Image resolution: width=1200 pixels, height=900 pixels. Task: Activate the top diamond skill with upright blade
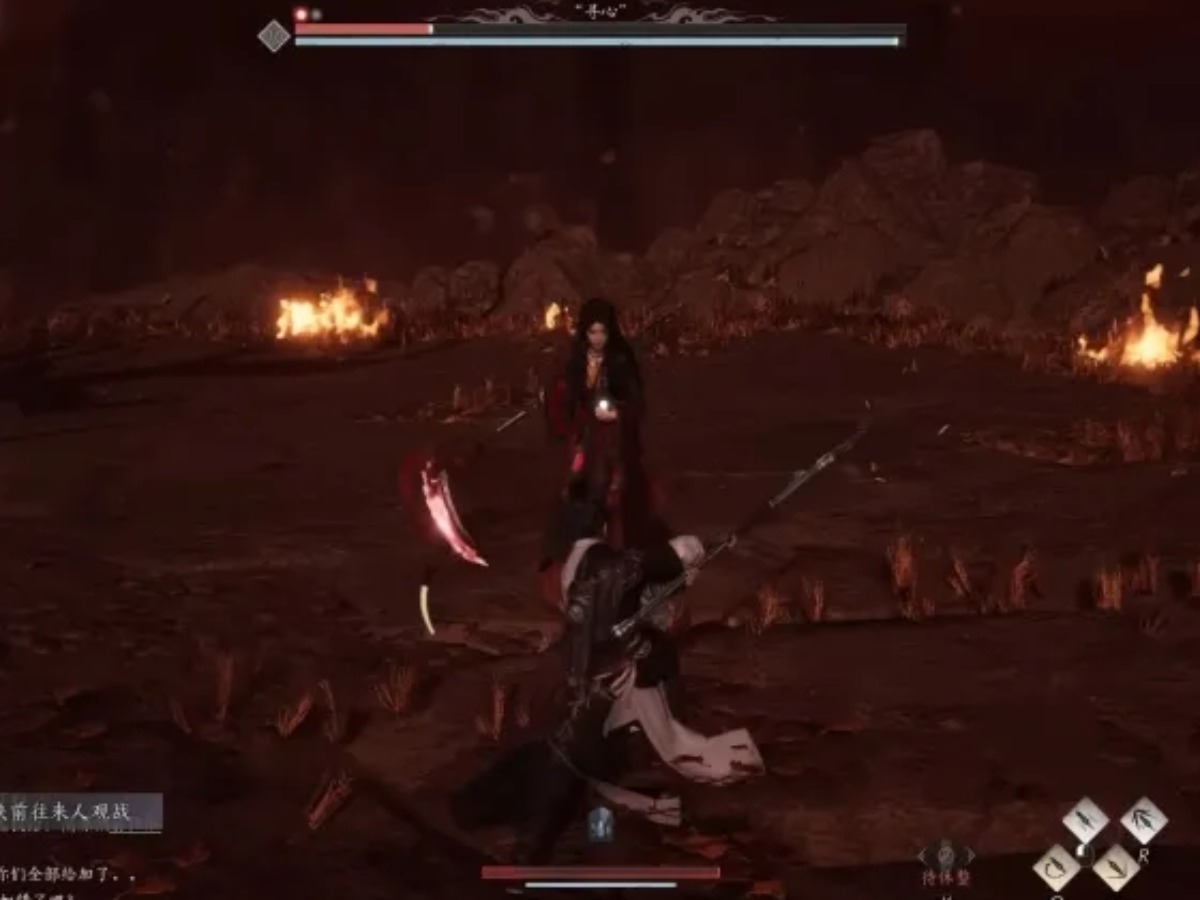[1085, 821]
